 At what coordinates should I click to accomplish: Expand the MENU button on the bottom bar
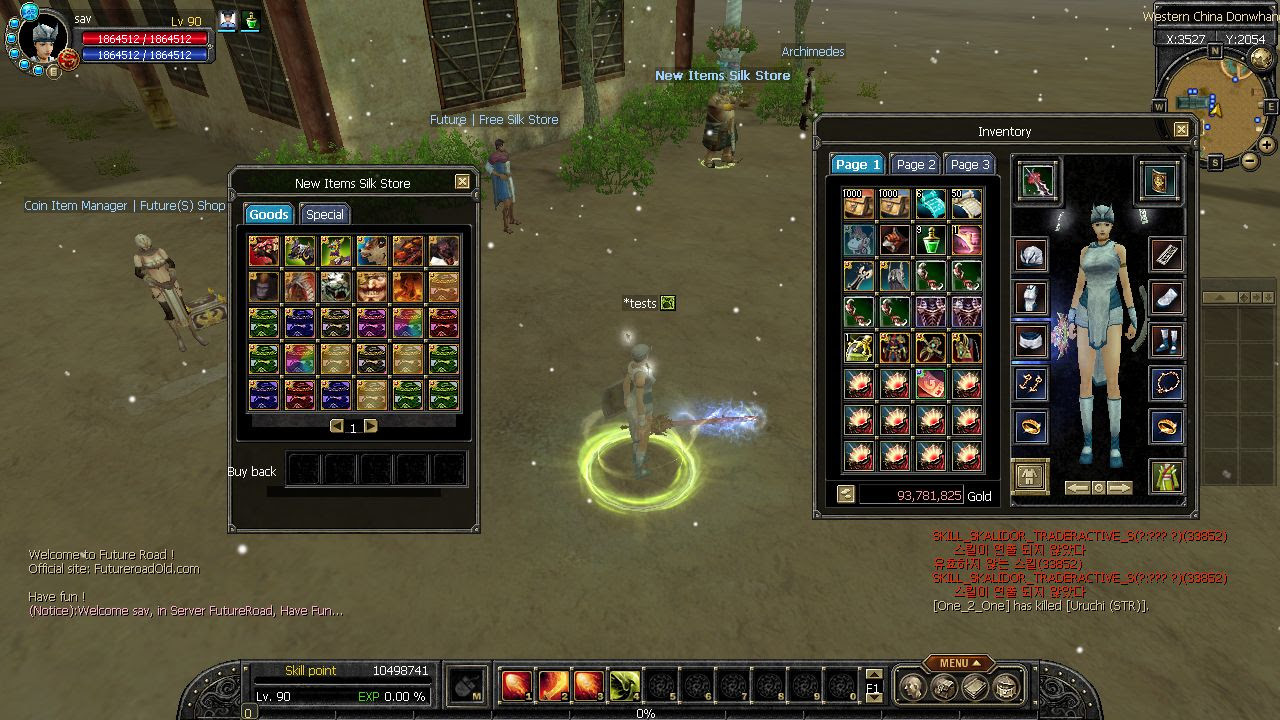click(958, 663)
